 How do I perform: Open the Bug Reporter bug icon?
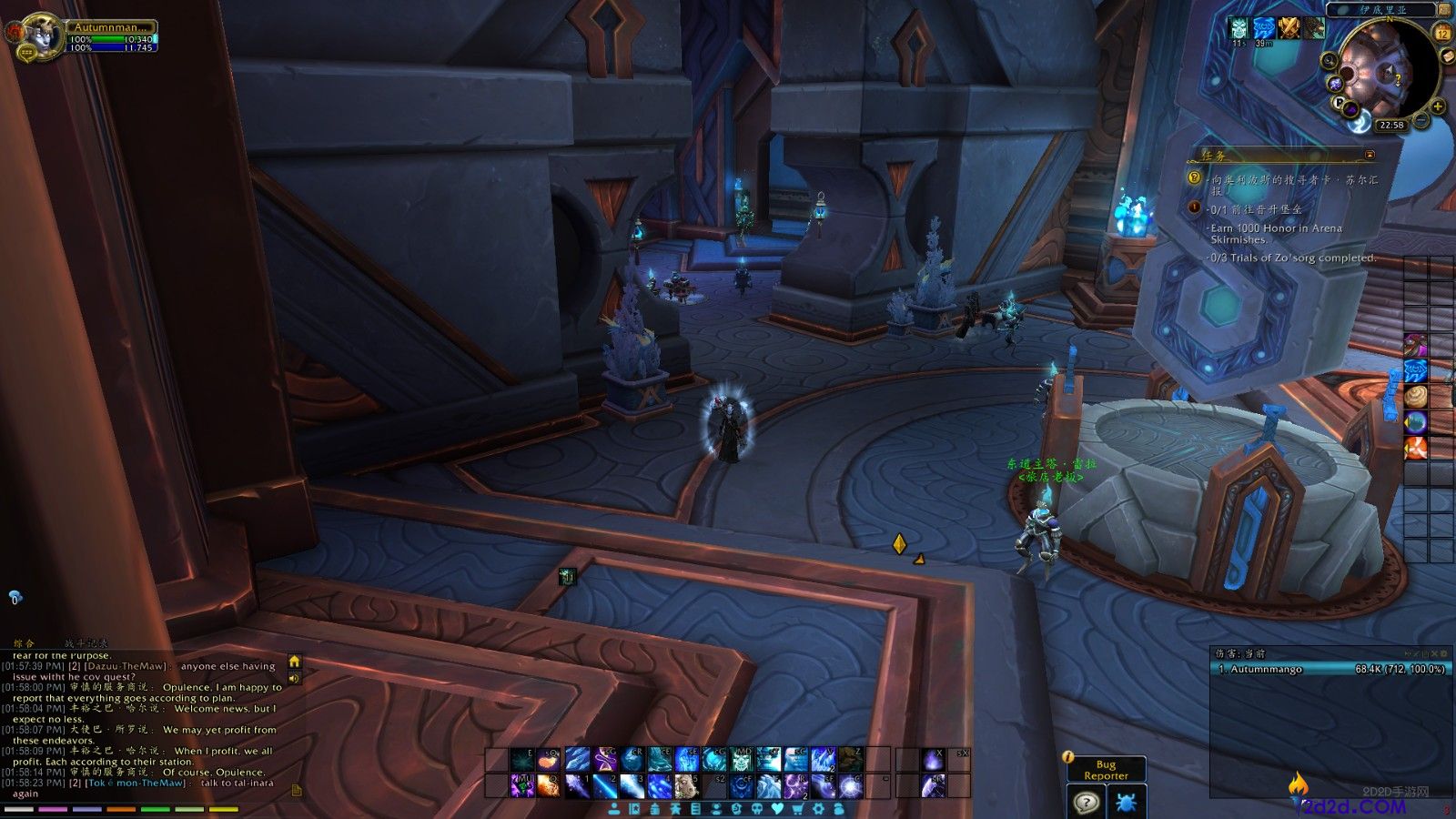[x=1125, y=804]
